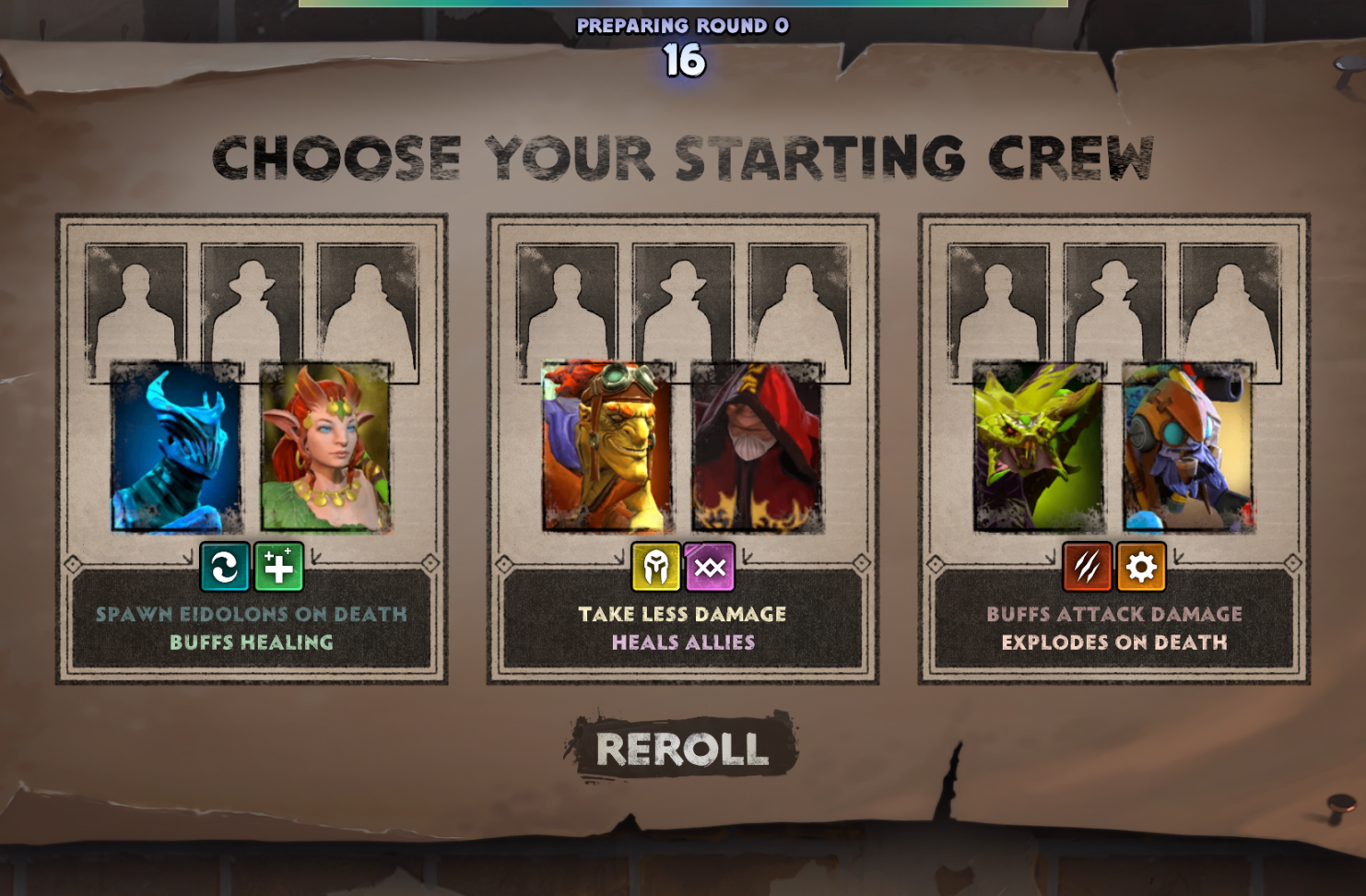1366x896 pixels.
Task: Click the teal circular-arrows alliance icon
Action: coord(225,567)
